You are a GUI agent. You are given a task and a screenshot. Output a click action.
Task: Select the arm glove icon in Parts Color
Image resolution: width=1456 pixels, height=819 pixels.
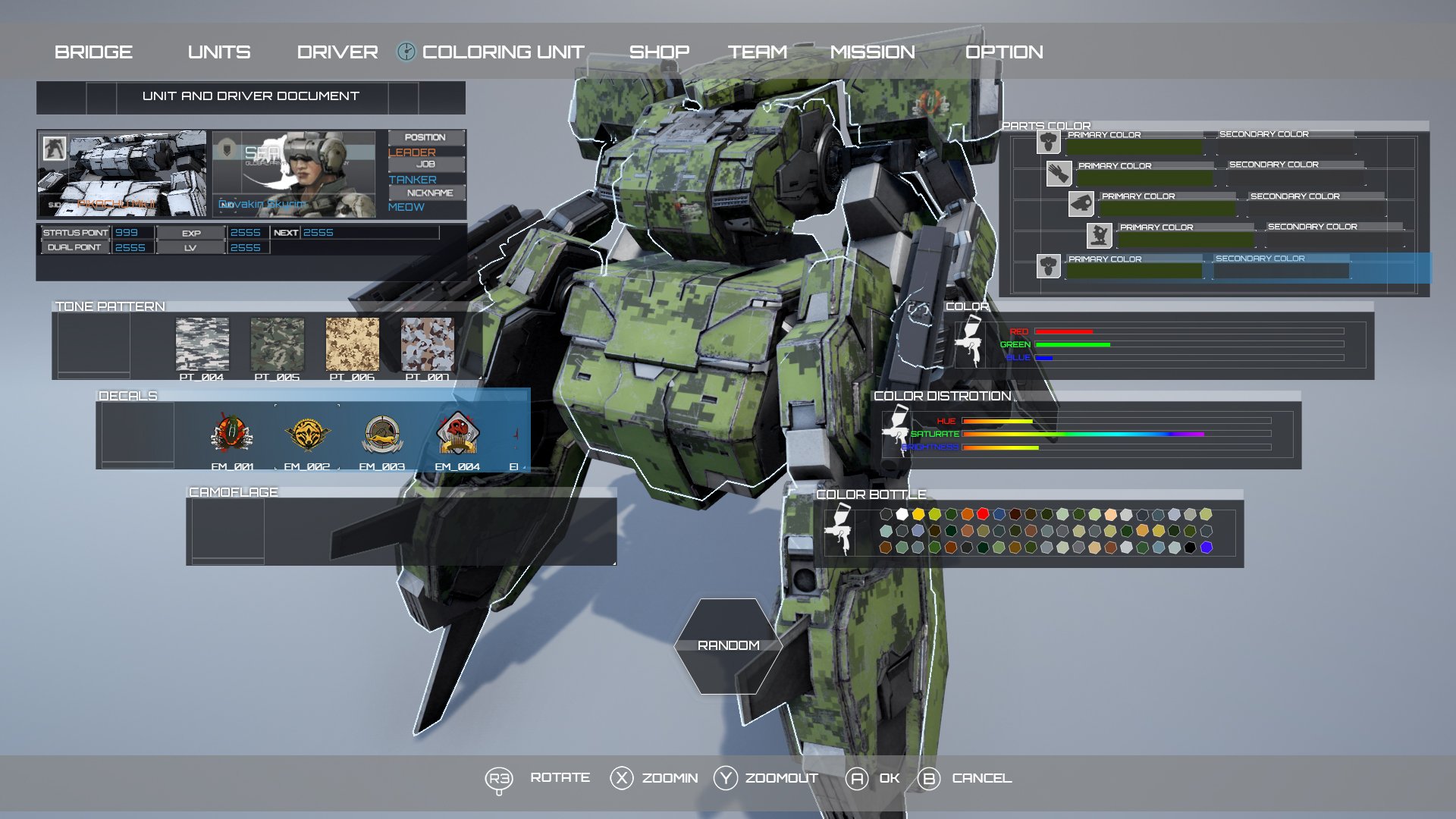click(1059, 172)
